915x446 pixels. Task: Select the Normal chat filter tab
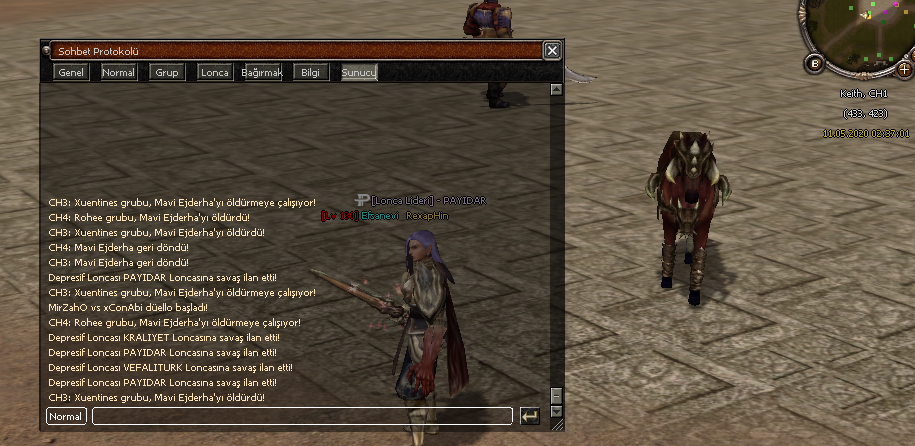pos(119,72)
